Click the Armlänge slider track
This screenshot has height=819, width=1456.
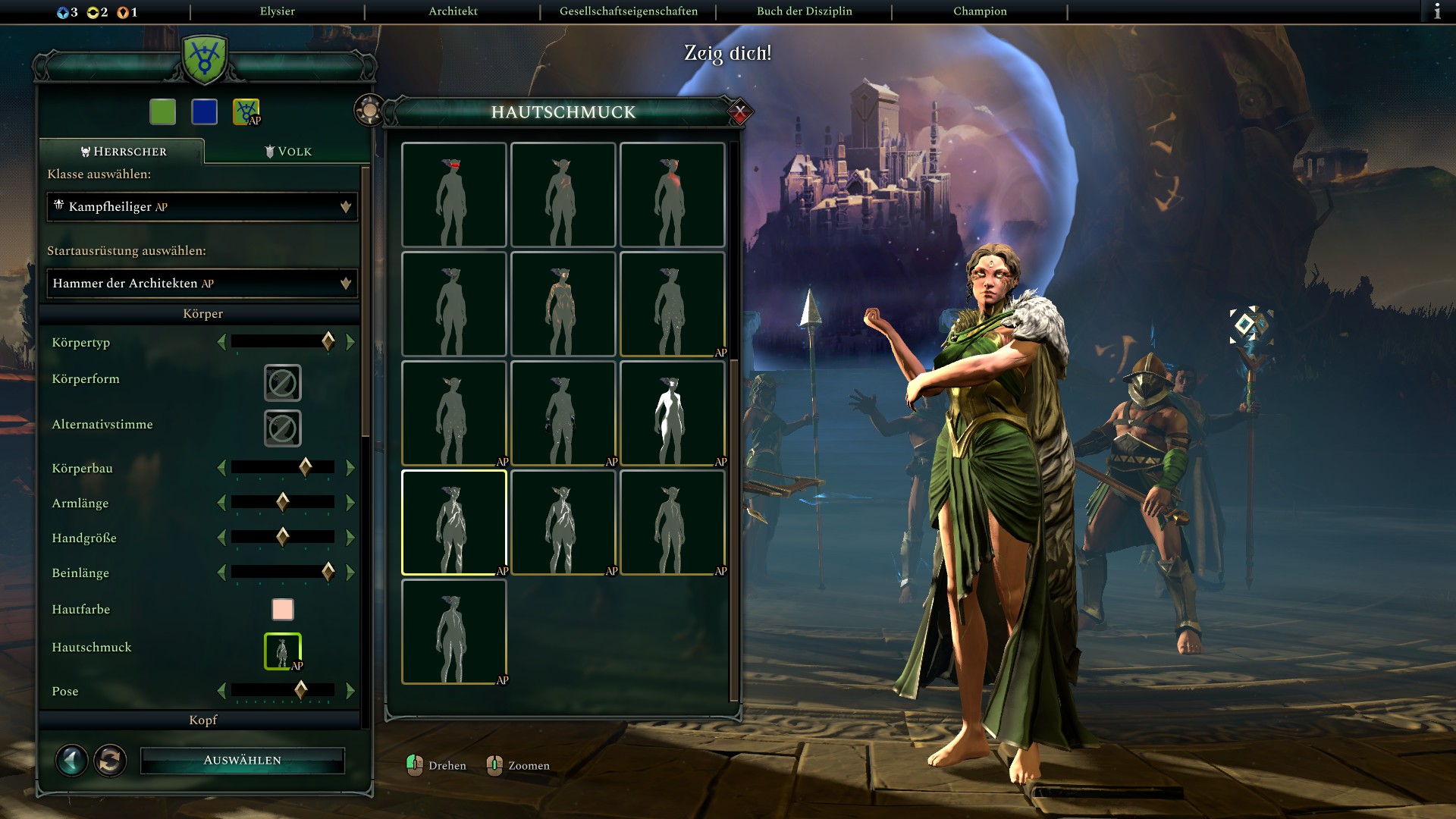click(283, 503)
